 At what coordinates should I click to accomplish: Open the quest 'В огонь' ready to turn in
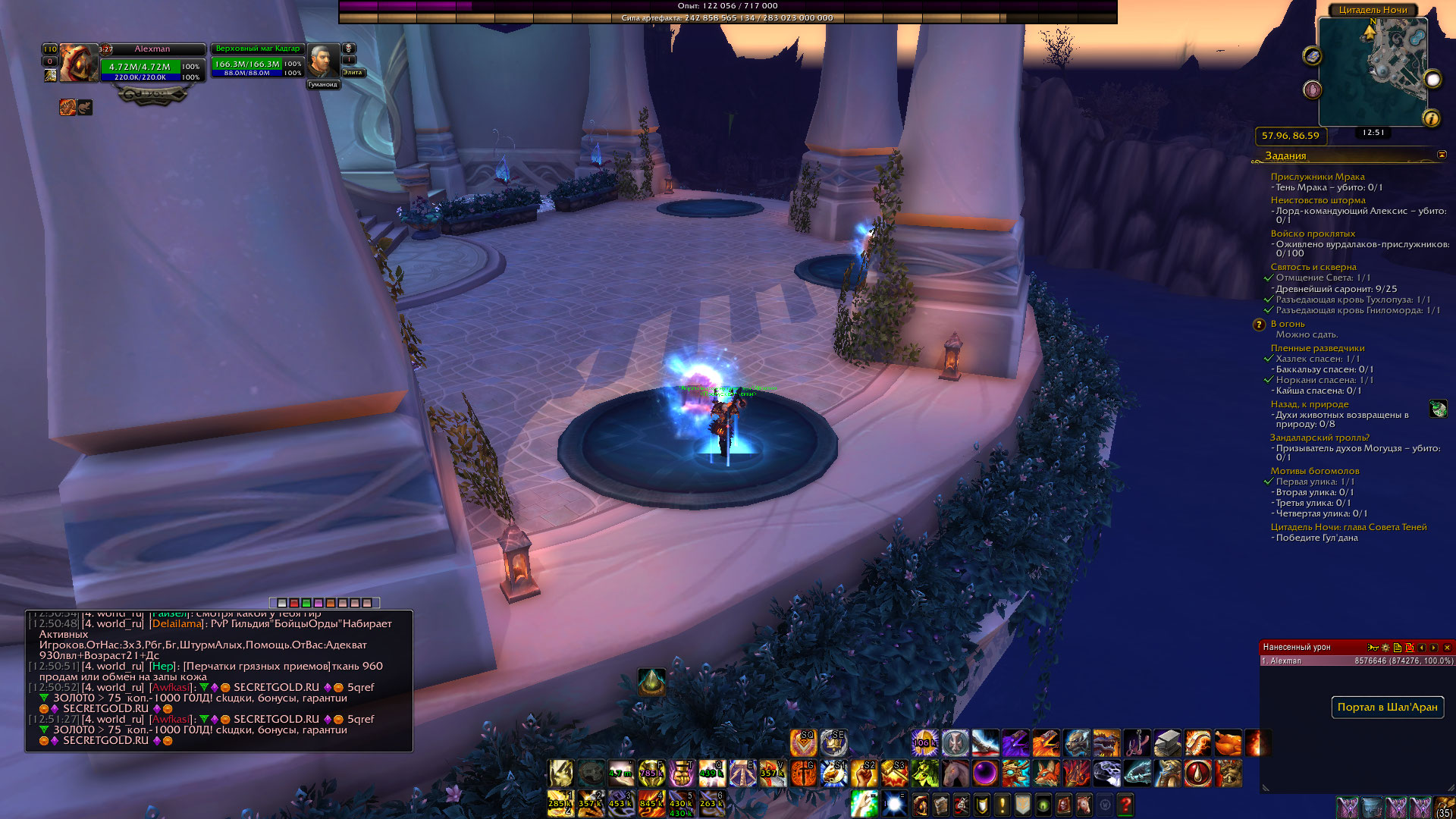1287,324
